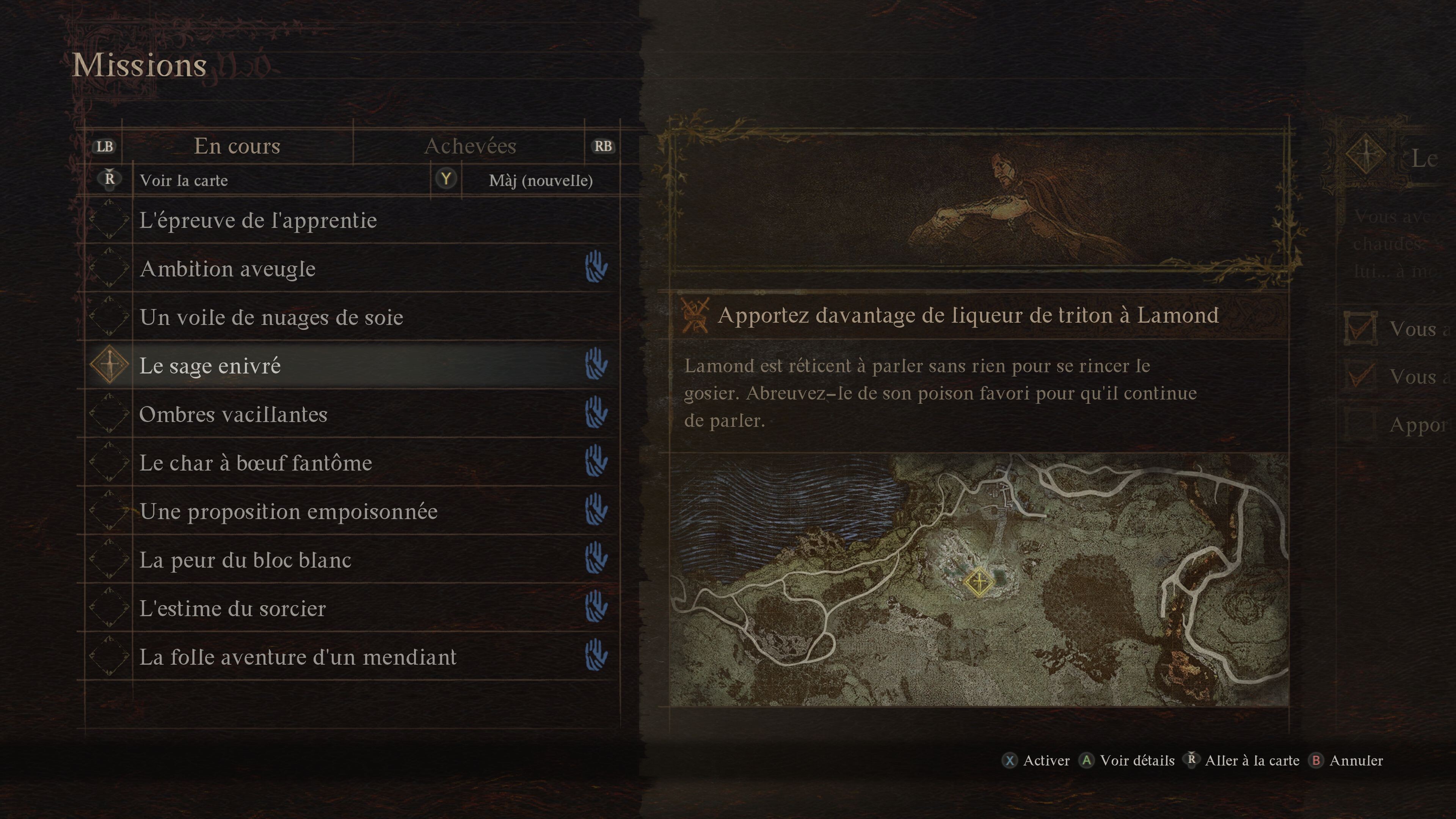Click Voir la carte option
Viewport: 1456px width, 819px height.
(184, 180)
